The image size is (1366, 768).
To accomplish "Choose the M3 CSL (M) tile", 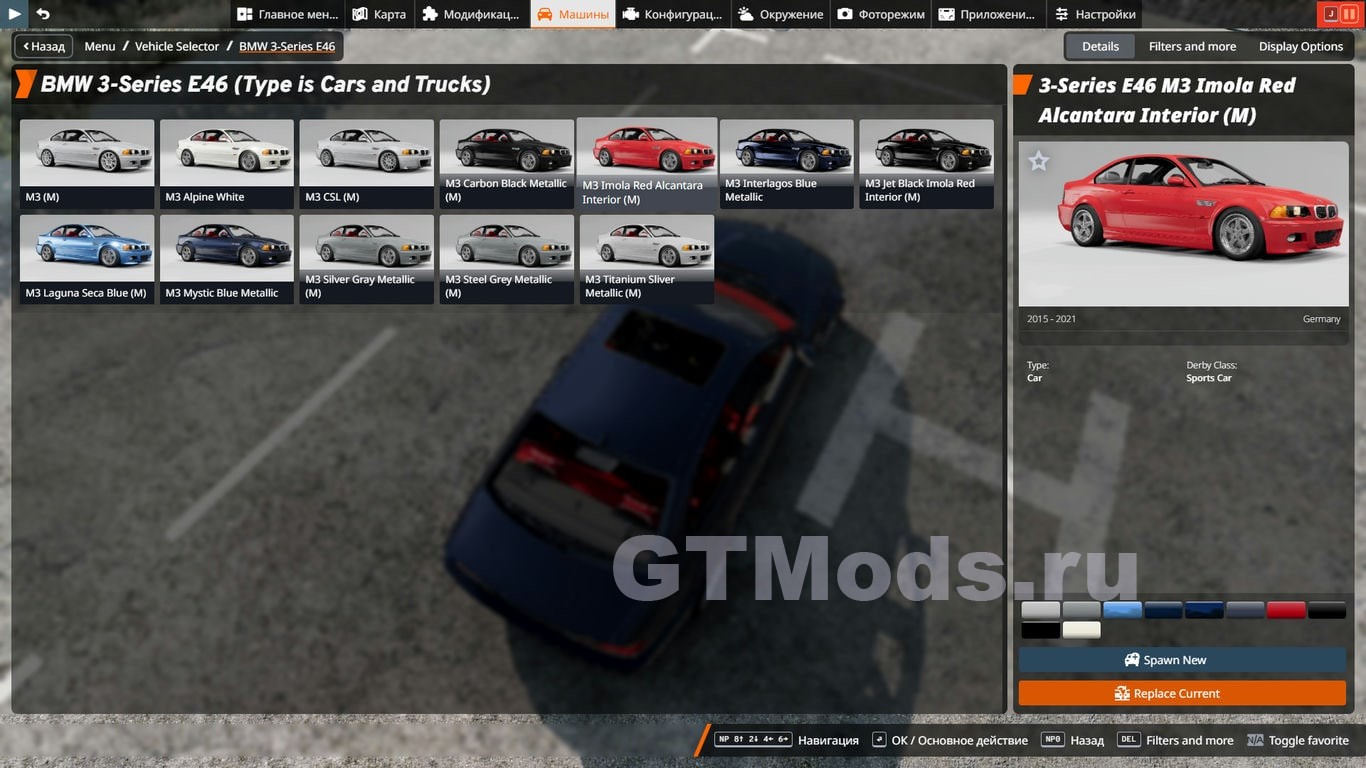I will click(366, 163).
